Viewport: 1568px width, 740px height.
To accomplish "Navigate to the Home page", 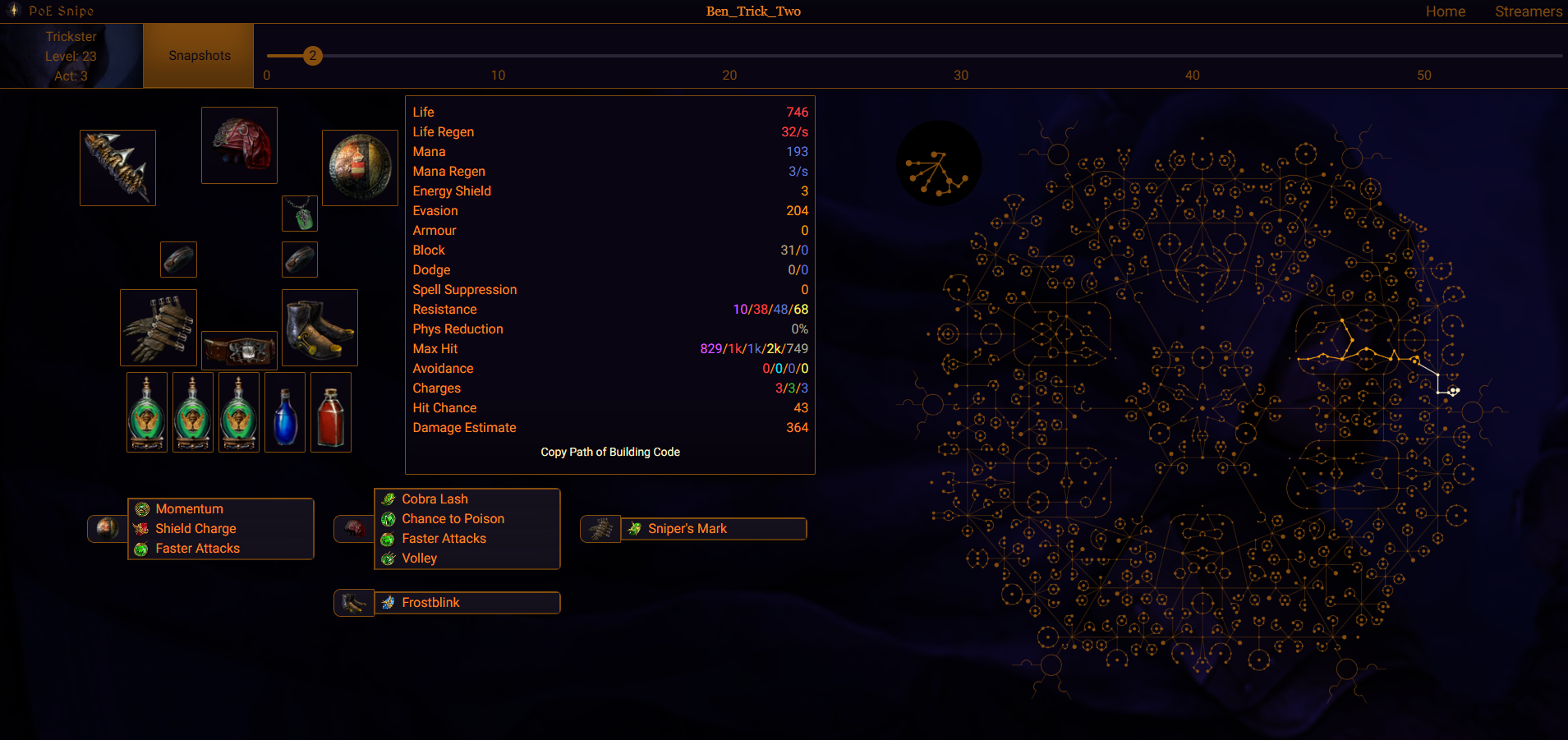I will click(x=1446, y=11).
